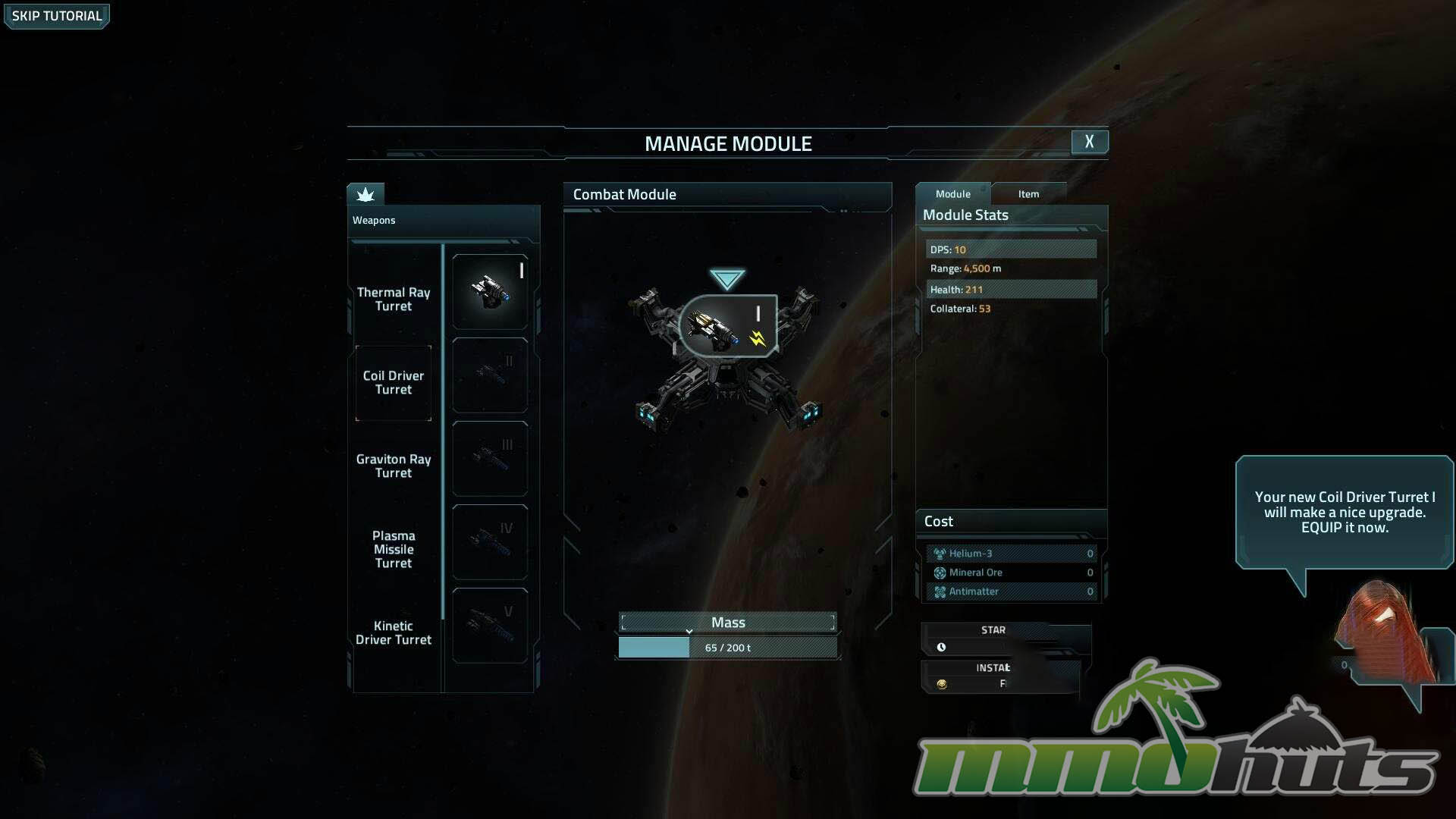Viewport: 1456px width, 819px height.
Task: Open the weapons category crown tab
Action: pos(366,195)
